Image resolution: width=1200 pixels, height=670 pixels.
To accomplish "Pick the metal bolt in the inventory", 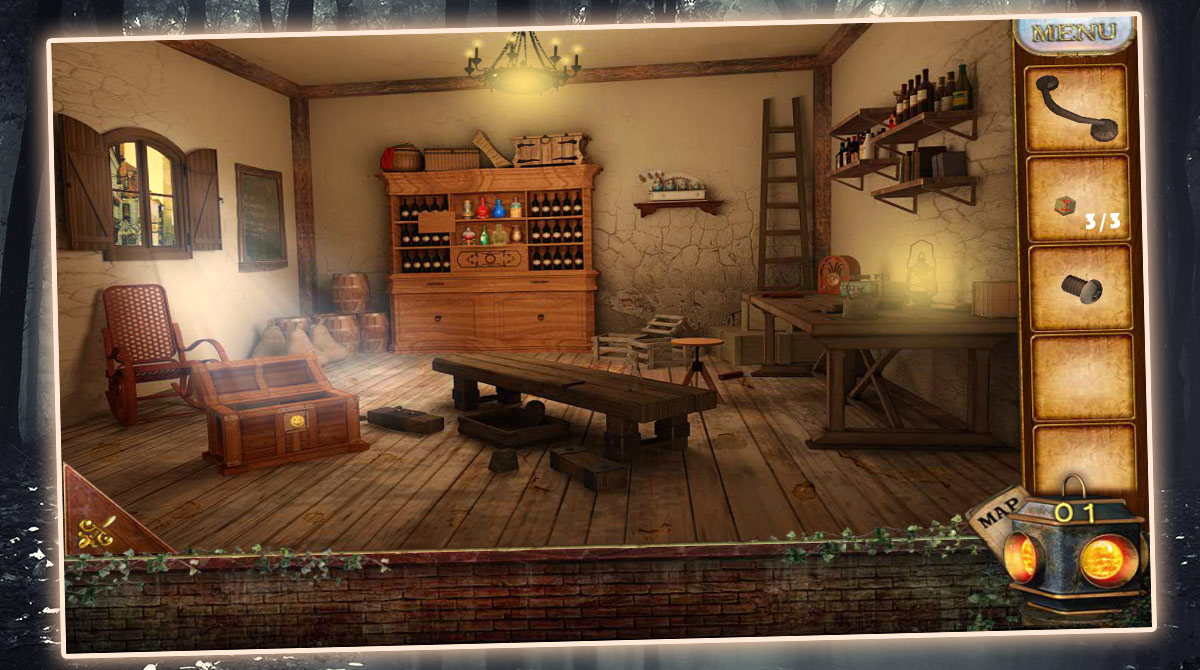I will [1078, 289].
